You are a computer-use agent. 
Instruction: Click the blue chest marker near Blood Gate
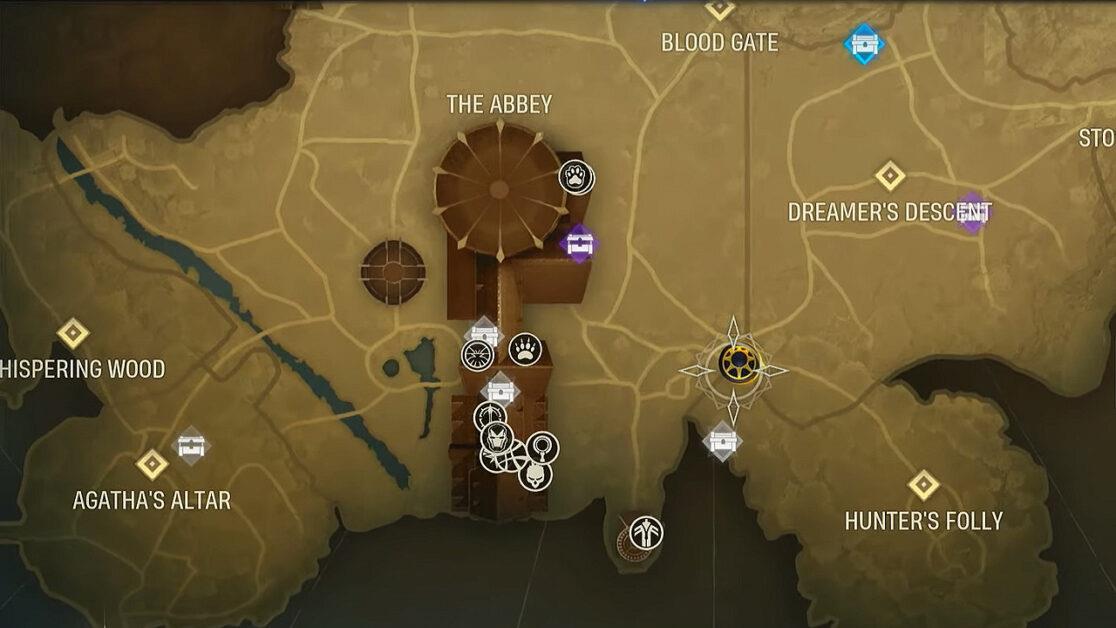tap(863, 43)
